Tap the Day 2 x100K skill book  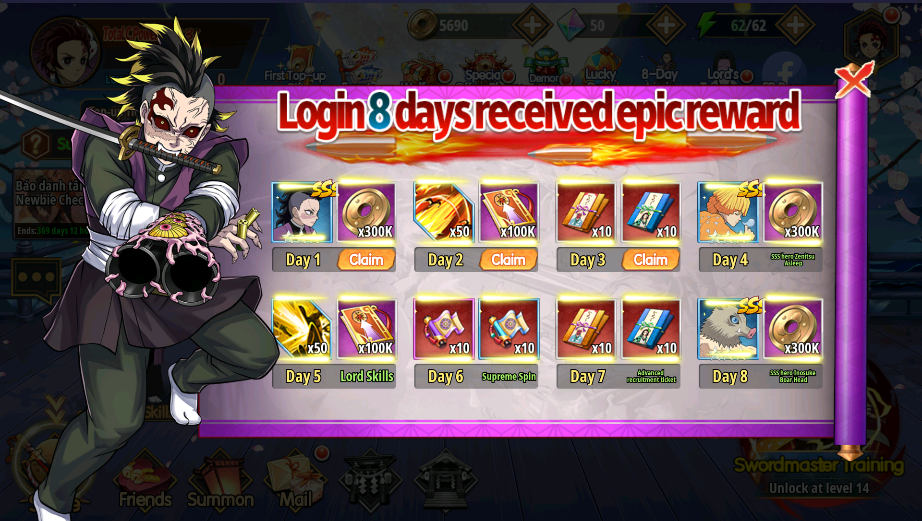tap(509, 212)
